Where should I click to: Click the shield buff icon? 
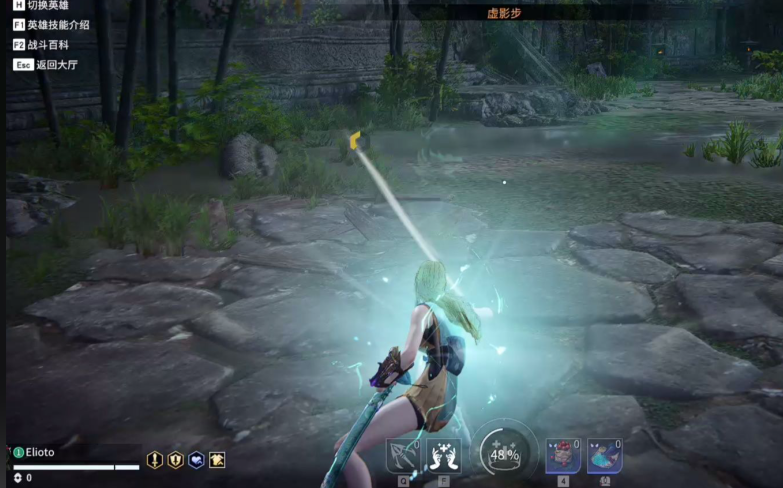pos(175,460)
